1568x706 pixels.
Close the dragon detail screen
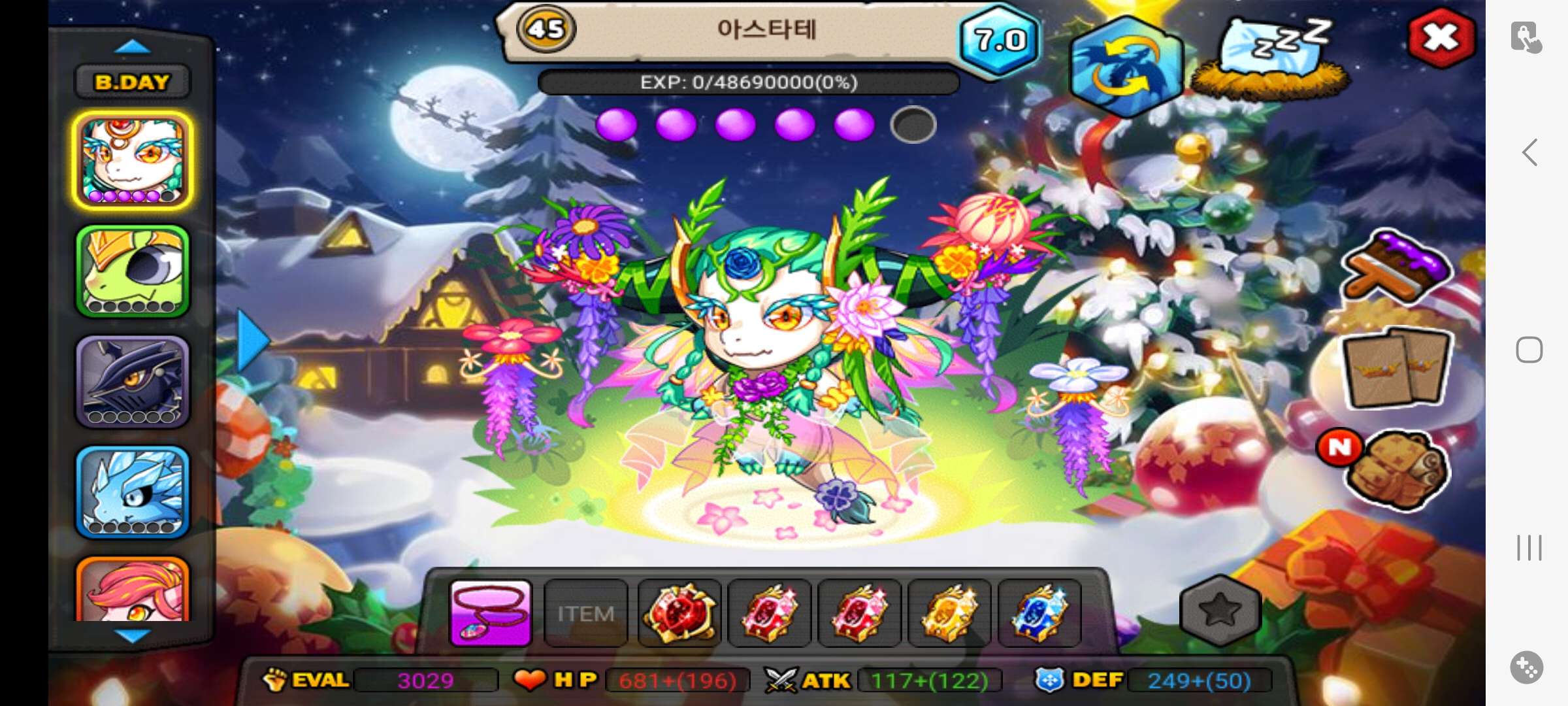pos(1441,38)
